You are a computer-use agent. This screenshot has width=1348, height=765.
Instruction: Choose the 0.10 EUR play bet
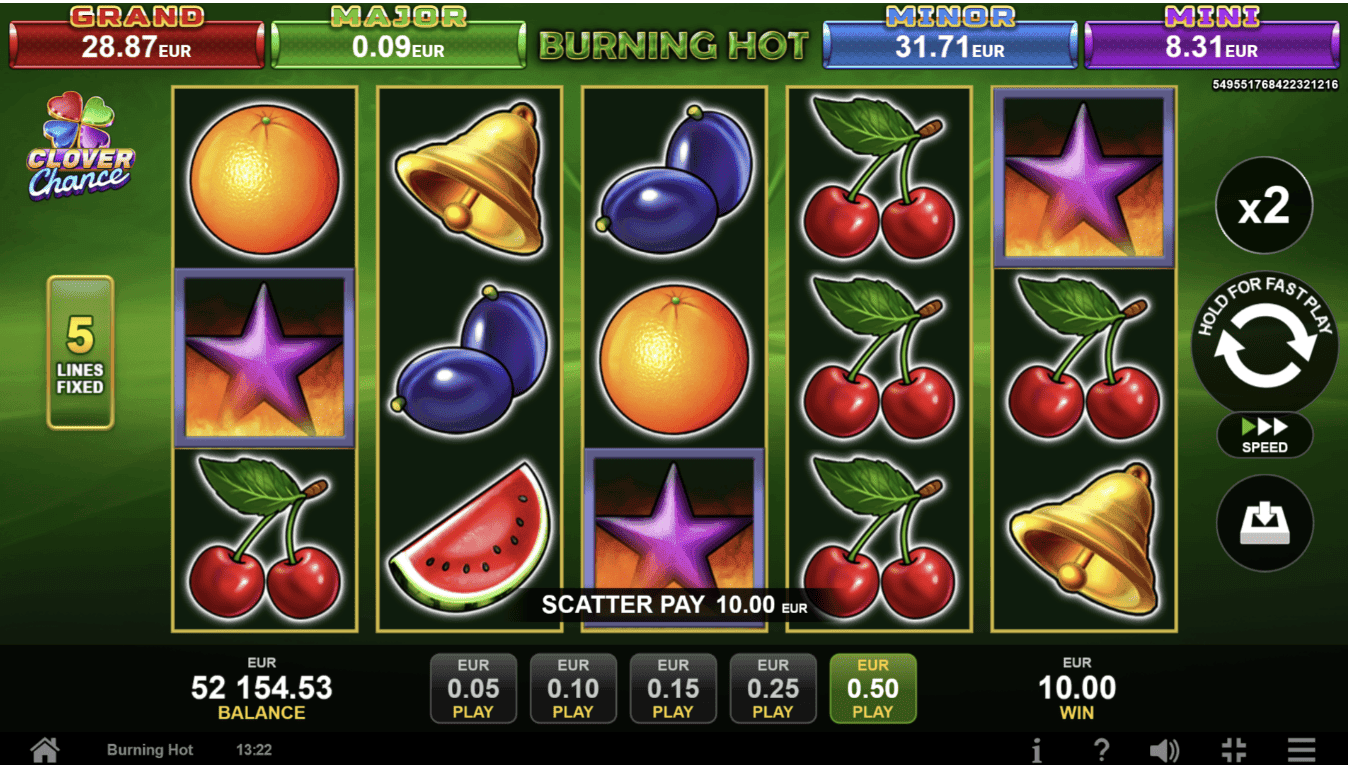click(x=573, y=688)
